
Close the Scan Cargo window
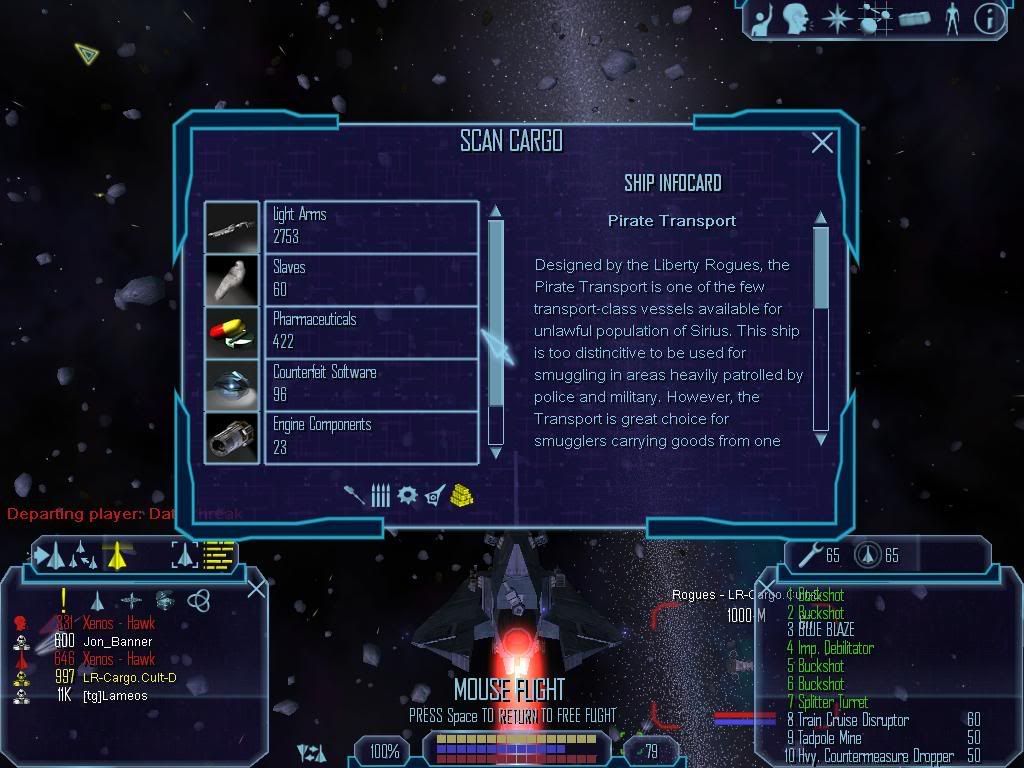coord(822,143)
